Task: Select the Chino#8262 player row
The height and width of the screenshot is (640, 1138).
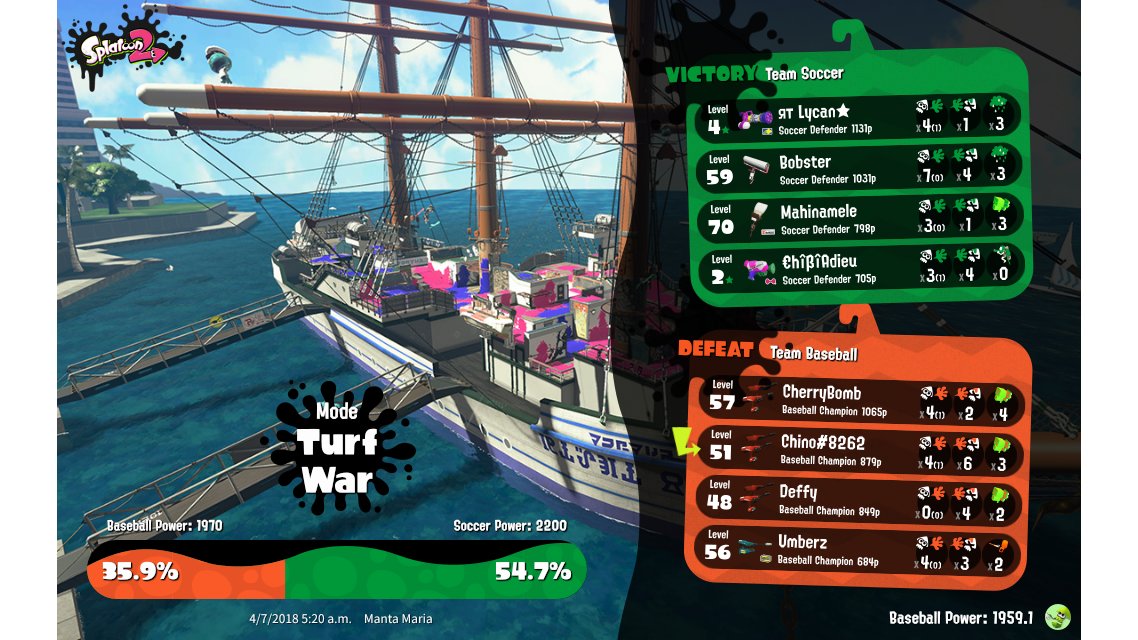Action: 860,449
